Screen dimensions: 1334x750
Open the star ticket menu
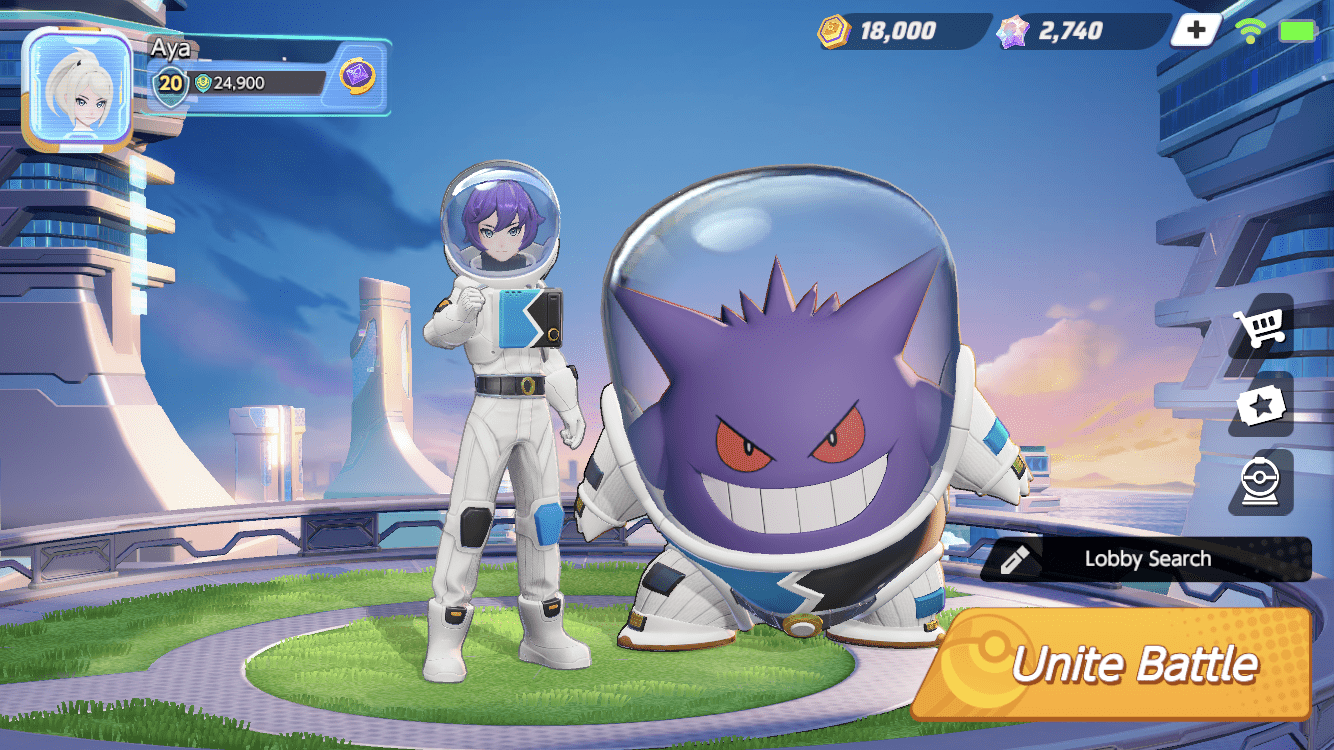[x=1260, y=405]
